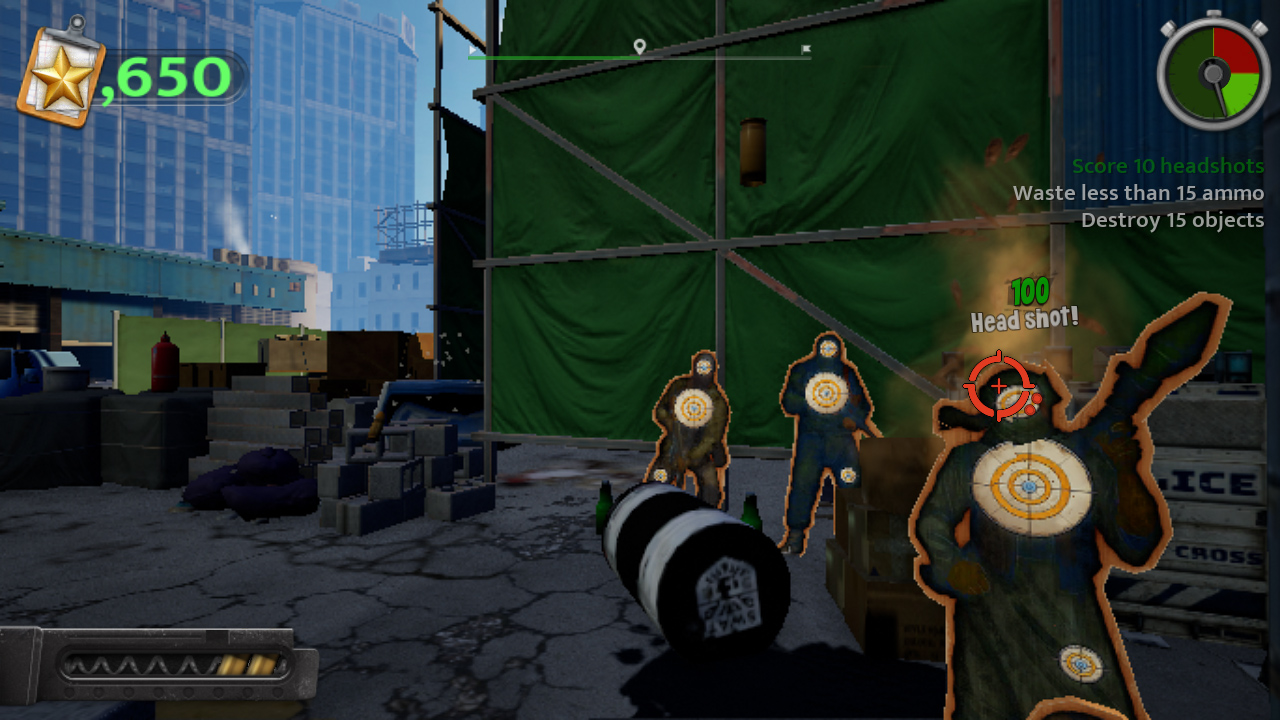Toggle the 'Waste less than 15 ammo' objective
Image resolution: width=1280 pixels, height=720 pixels.
coord(1140,193)
